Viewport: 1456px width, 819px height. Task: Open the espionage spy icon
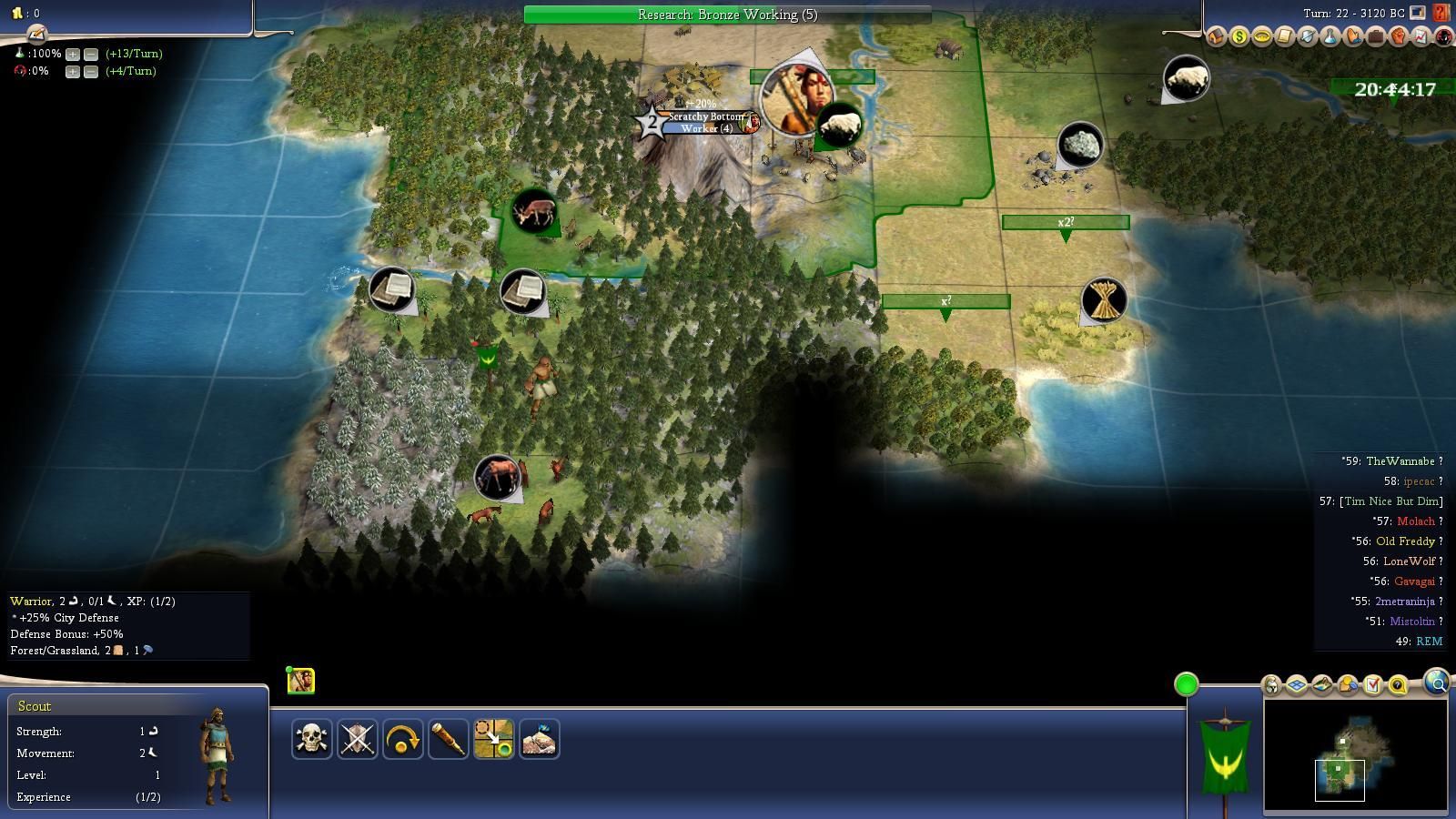coord(1444,36)
